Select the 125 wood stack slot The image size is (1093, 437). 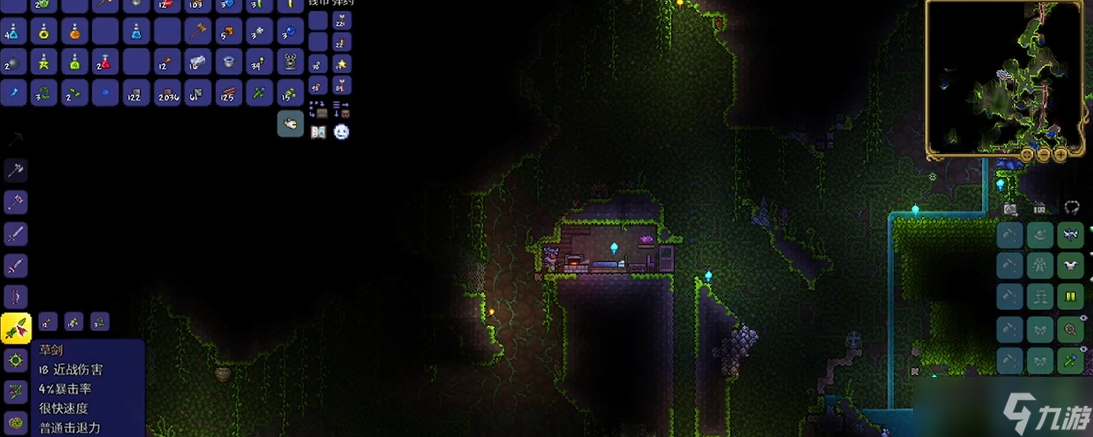pos(229,93)
